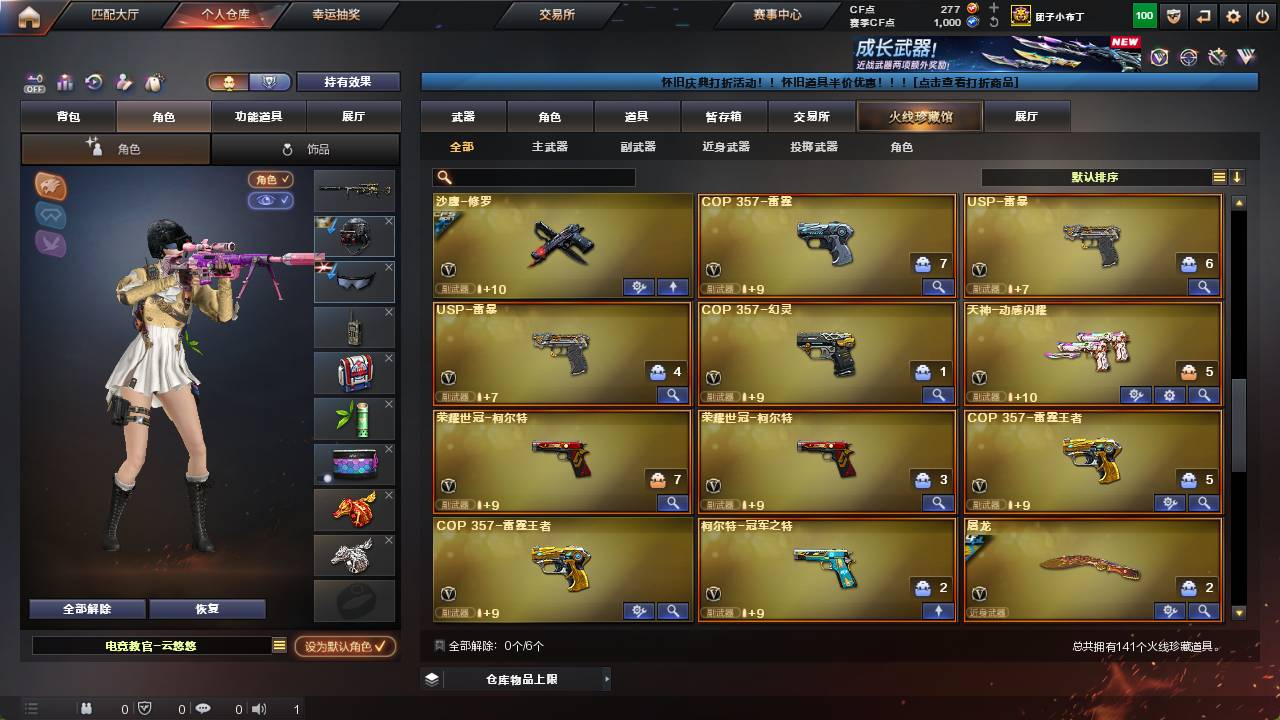Click the bar-chart stats icon above 角色 tab
The image size is (1280, 720).
point(63,80)
